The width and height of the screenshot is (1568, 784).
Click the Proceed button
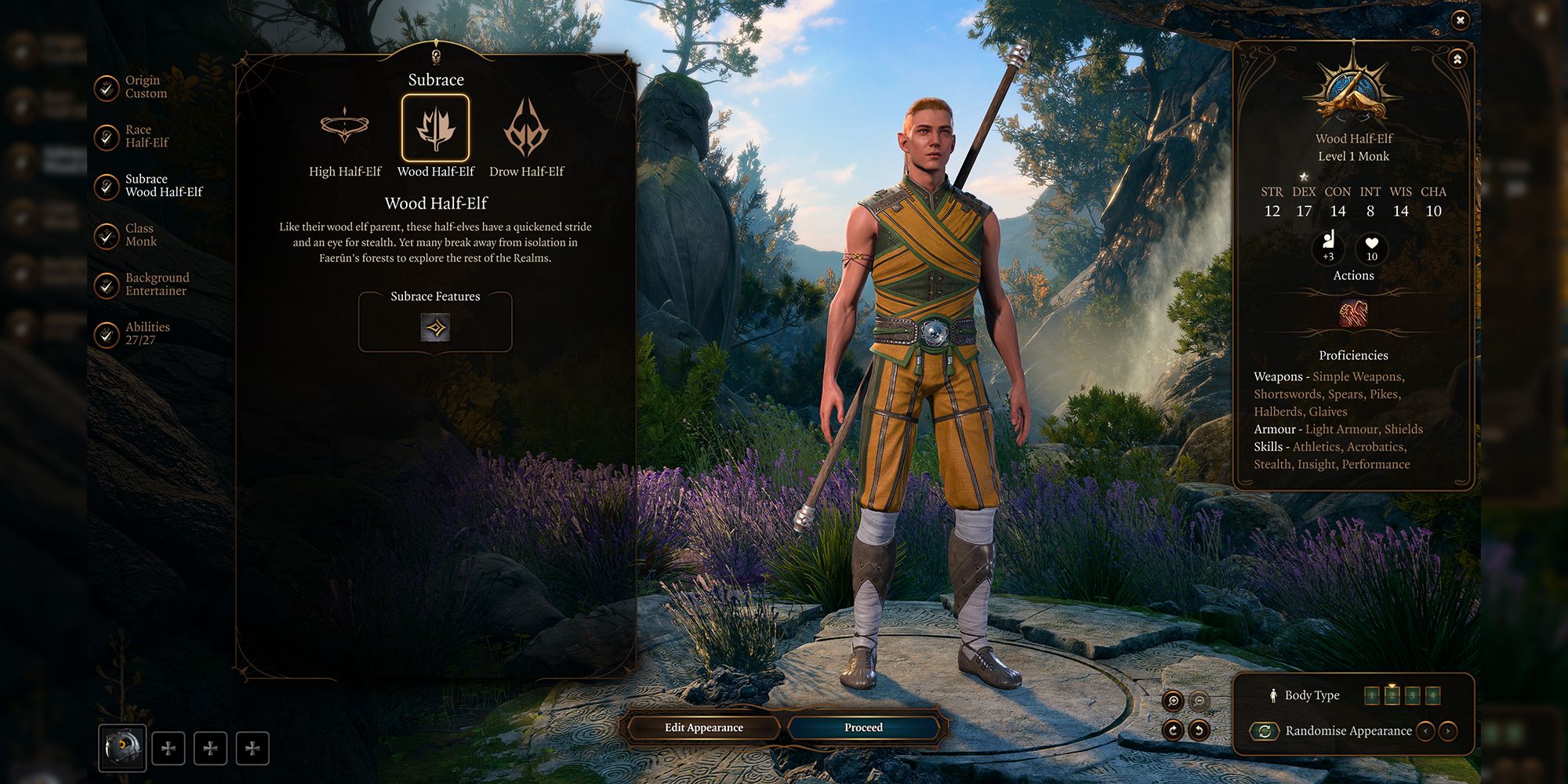[863, 727]
